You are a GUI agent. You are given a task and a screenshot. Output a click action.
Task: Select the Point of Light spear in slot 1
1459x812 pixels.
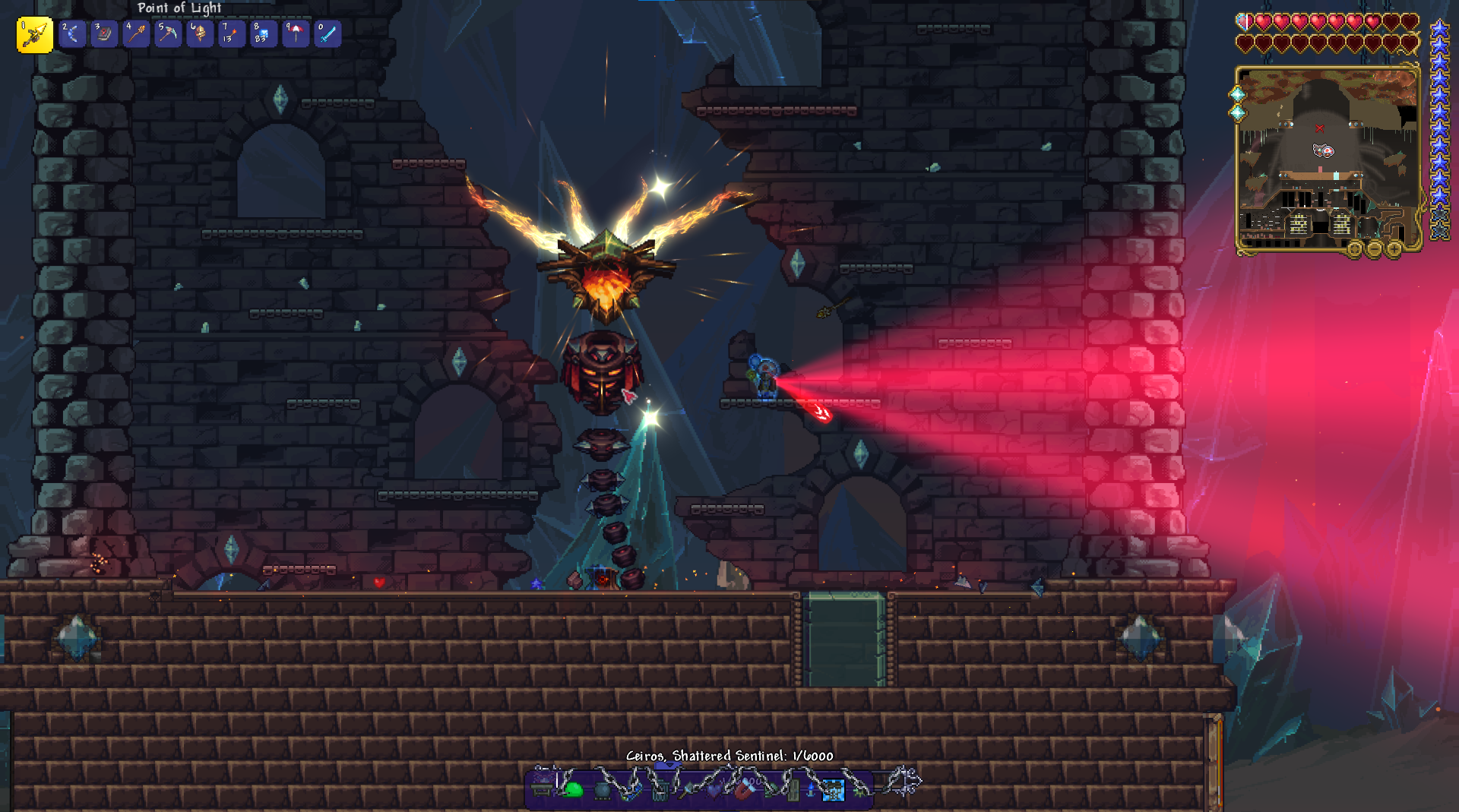click(33, 34)
